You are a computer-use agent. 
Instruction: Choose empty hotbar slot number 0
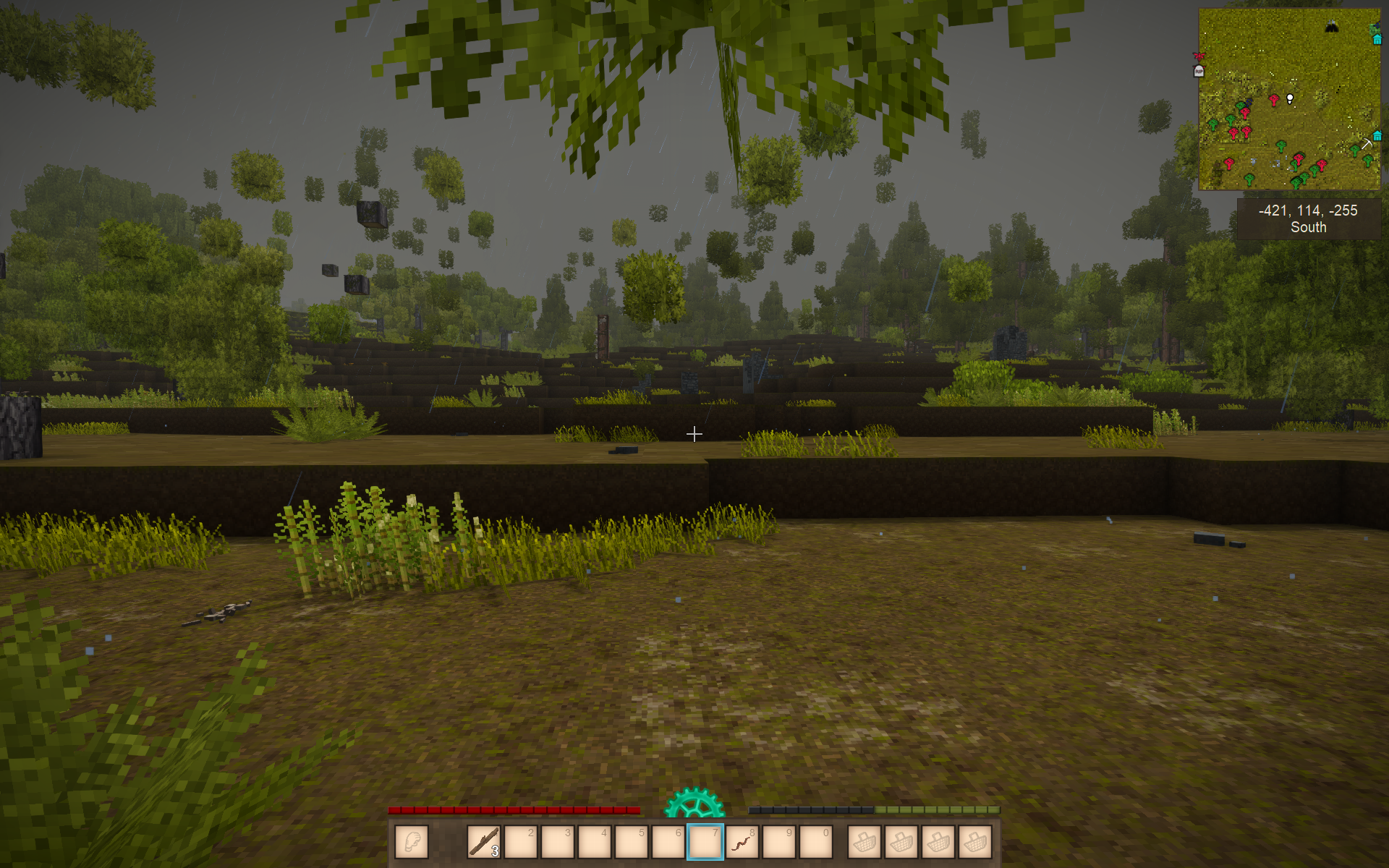pos(816,842)
